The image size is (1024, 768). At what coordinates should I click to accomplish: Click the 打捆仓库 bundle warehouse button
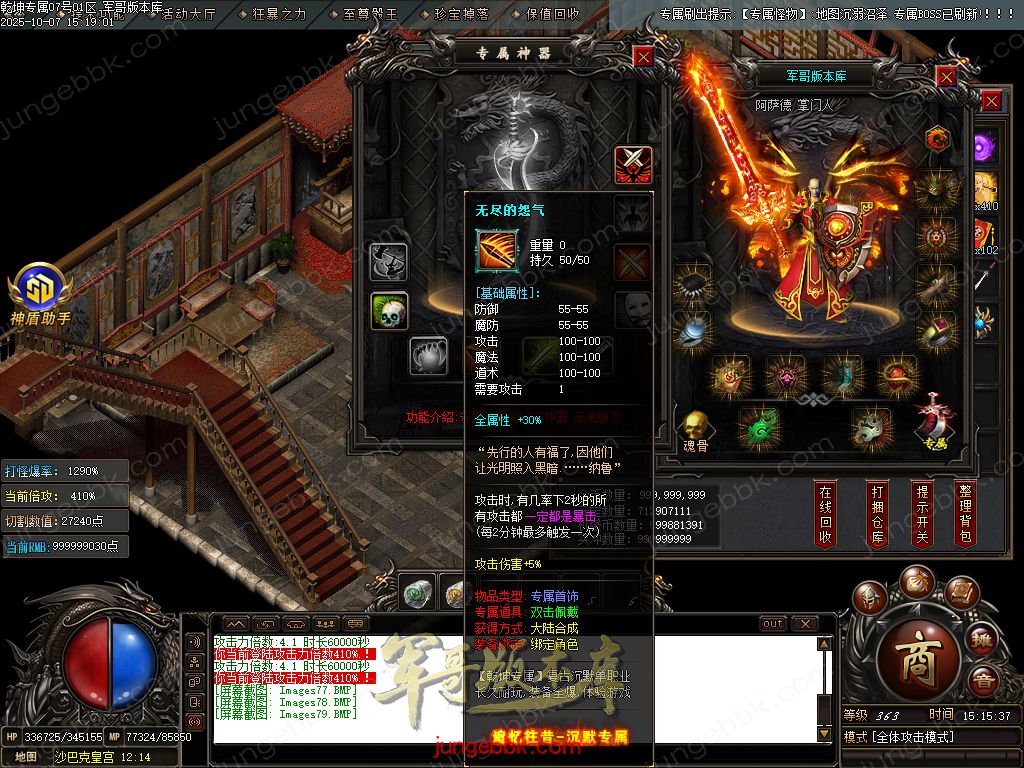click(x=877, y=514)
